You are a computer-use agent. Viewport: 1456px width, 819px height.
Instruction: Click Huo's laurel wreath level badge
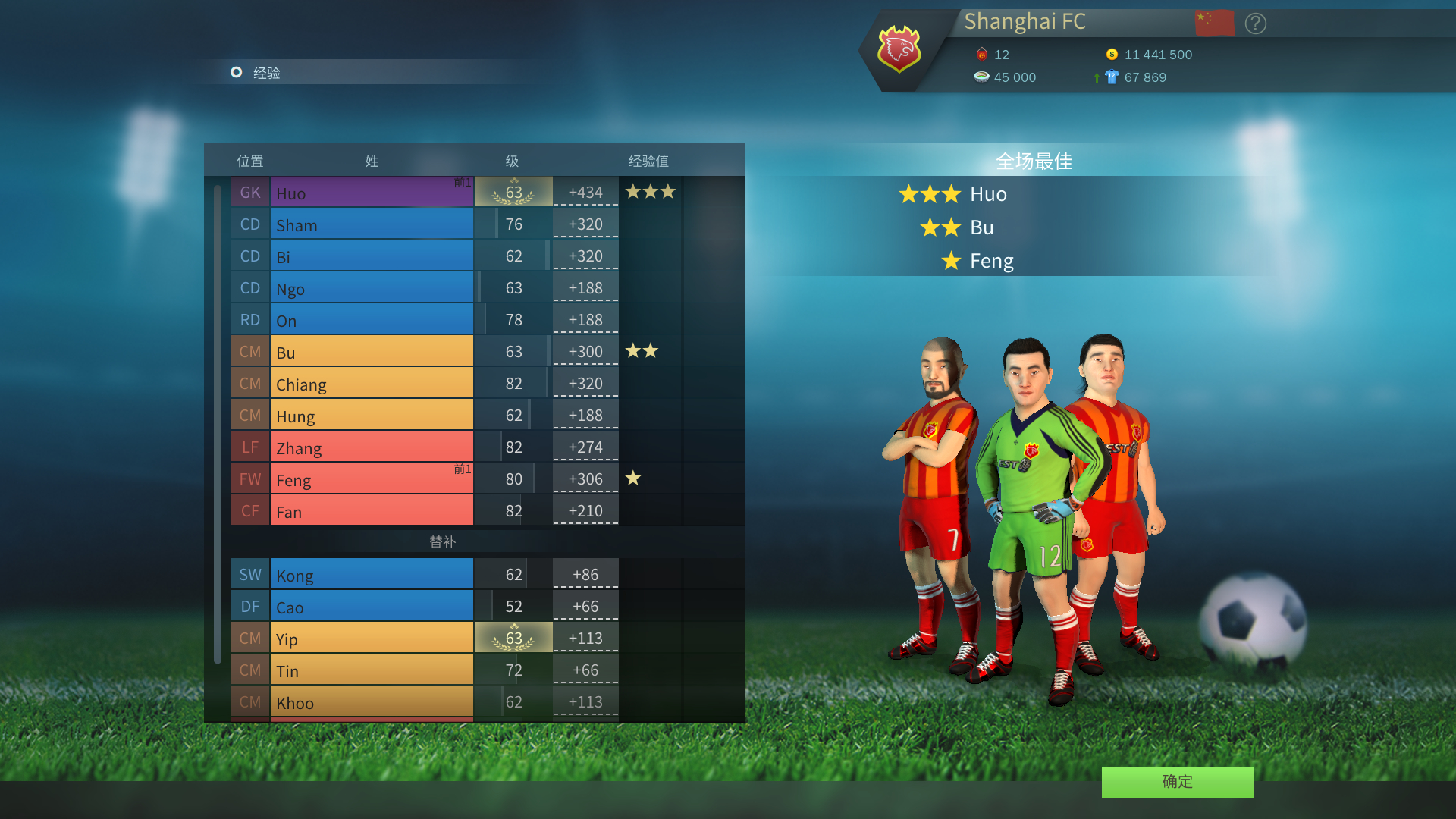(x=514, y=192)
